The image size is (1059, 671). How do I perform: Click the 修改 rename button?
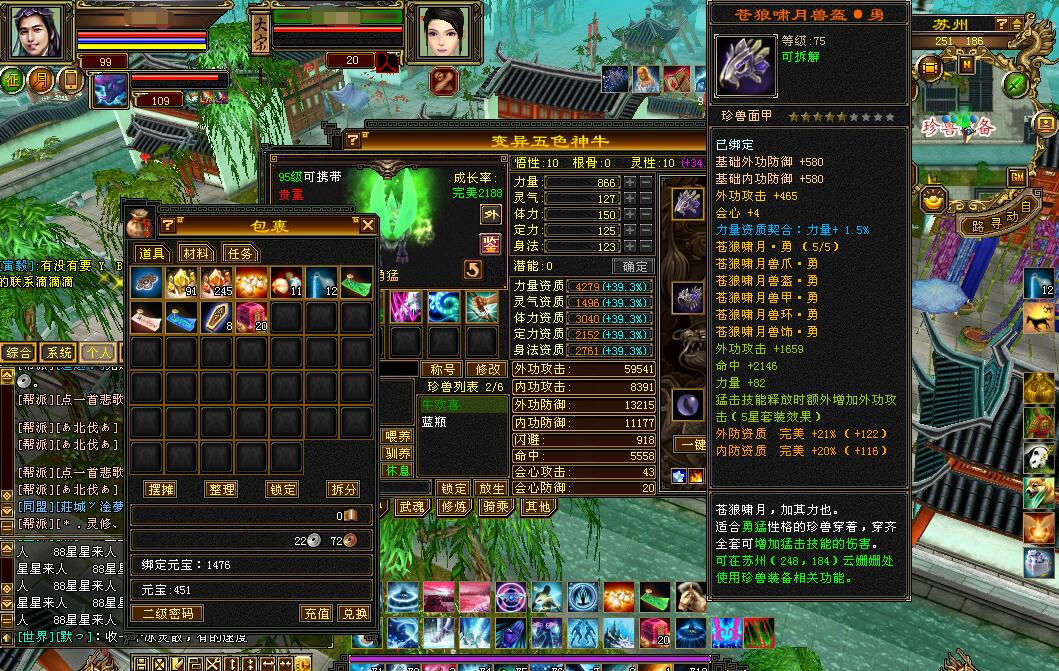coord(488,369)
